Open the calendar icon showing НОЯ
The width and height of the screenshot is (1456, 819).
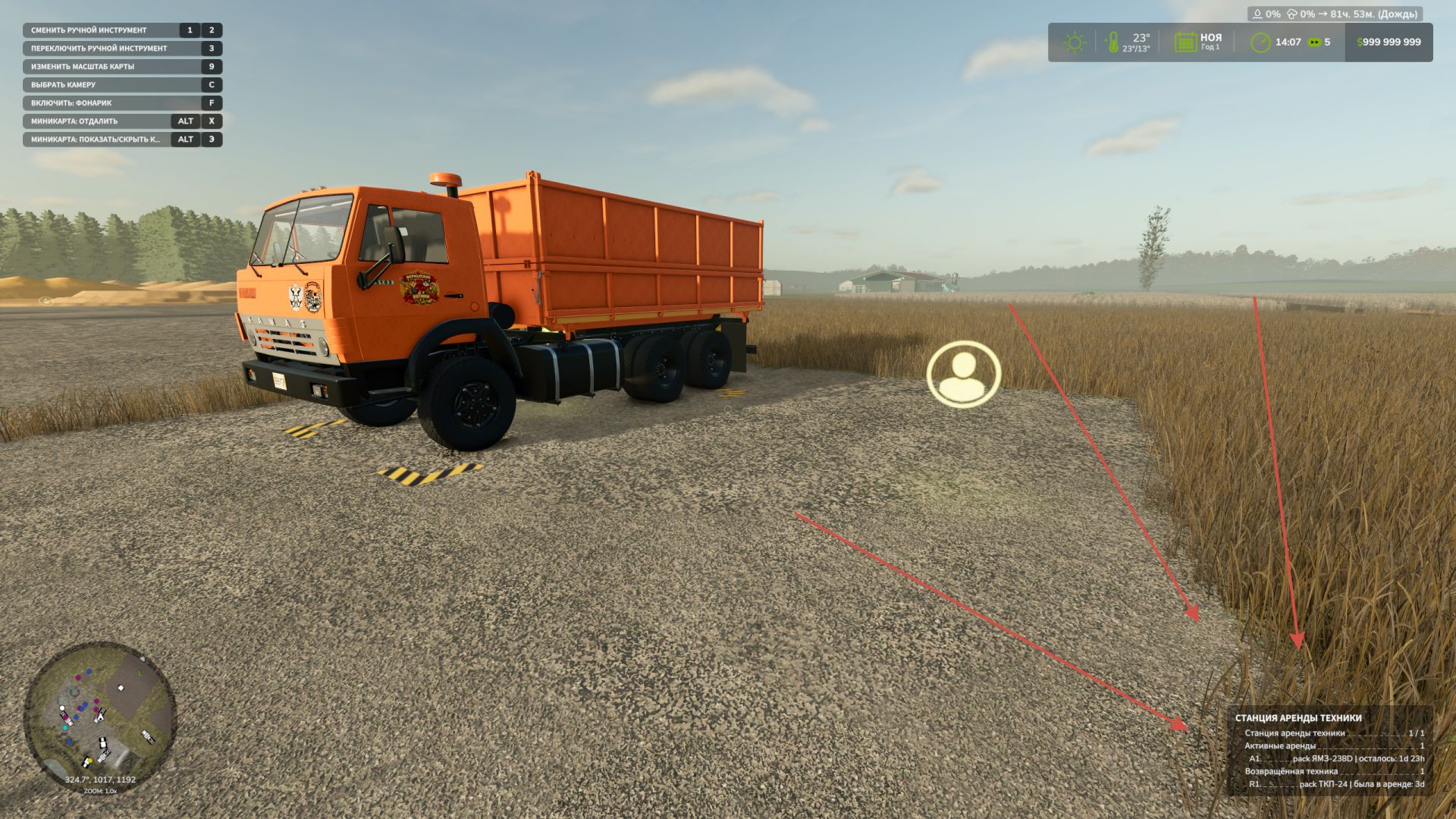[1185, 42]
